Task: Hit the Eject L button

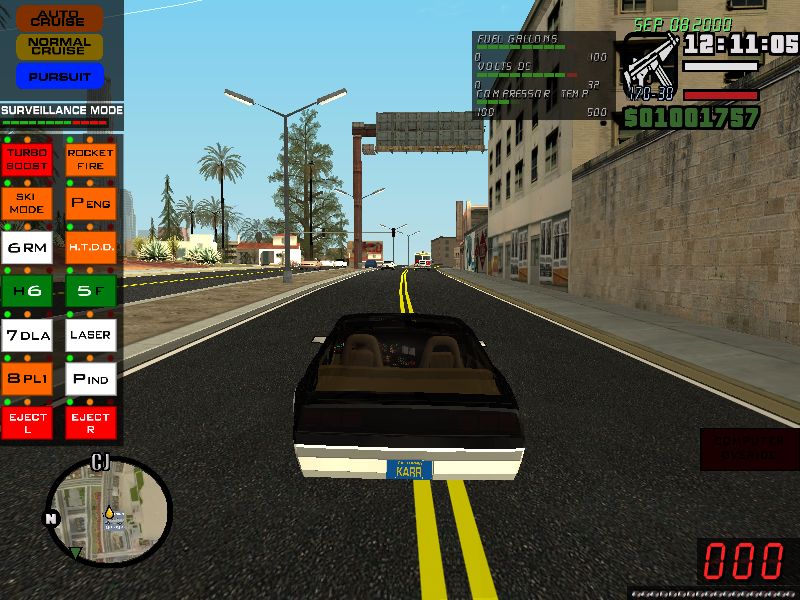Action: pos(28,423)
